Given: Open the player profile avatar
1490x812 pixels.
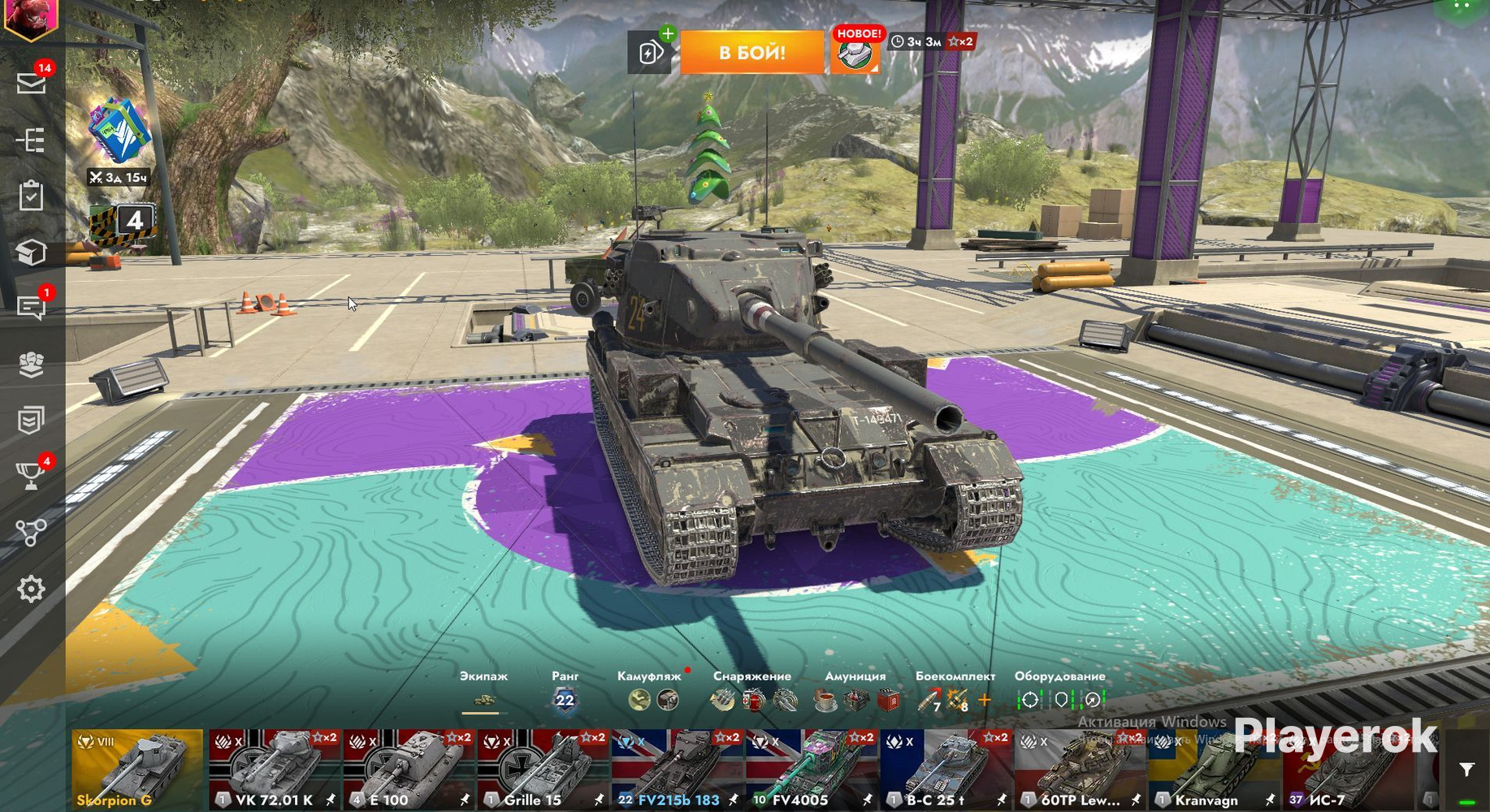Looking at the screenshot, I should click(31, 16).
